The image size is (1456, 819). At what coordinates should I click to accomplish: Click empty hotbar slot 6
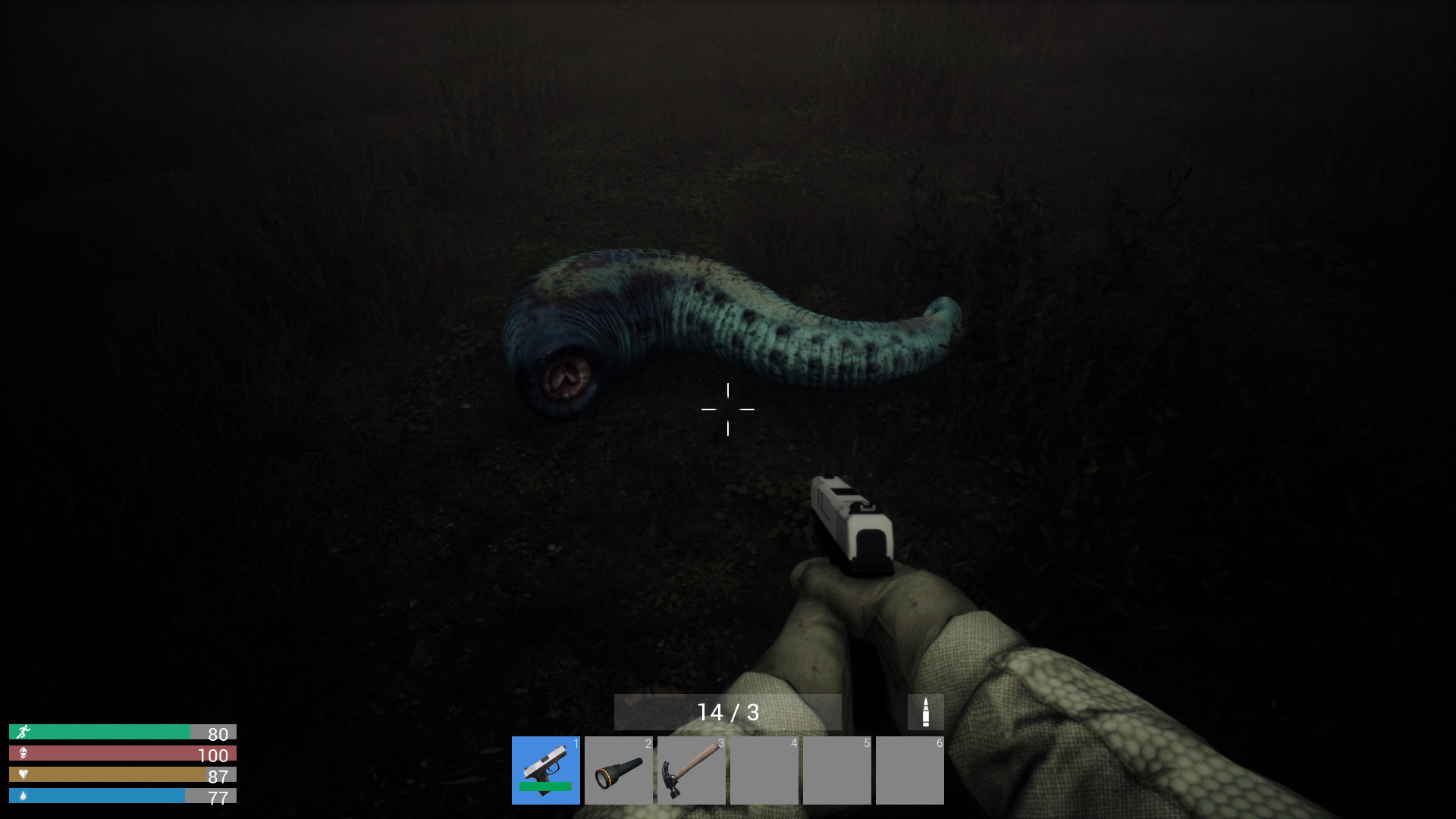[x=910, y=770]
